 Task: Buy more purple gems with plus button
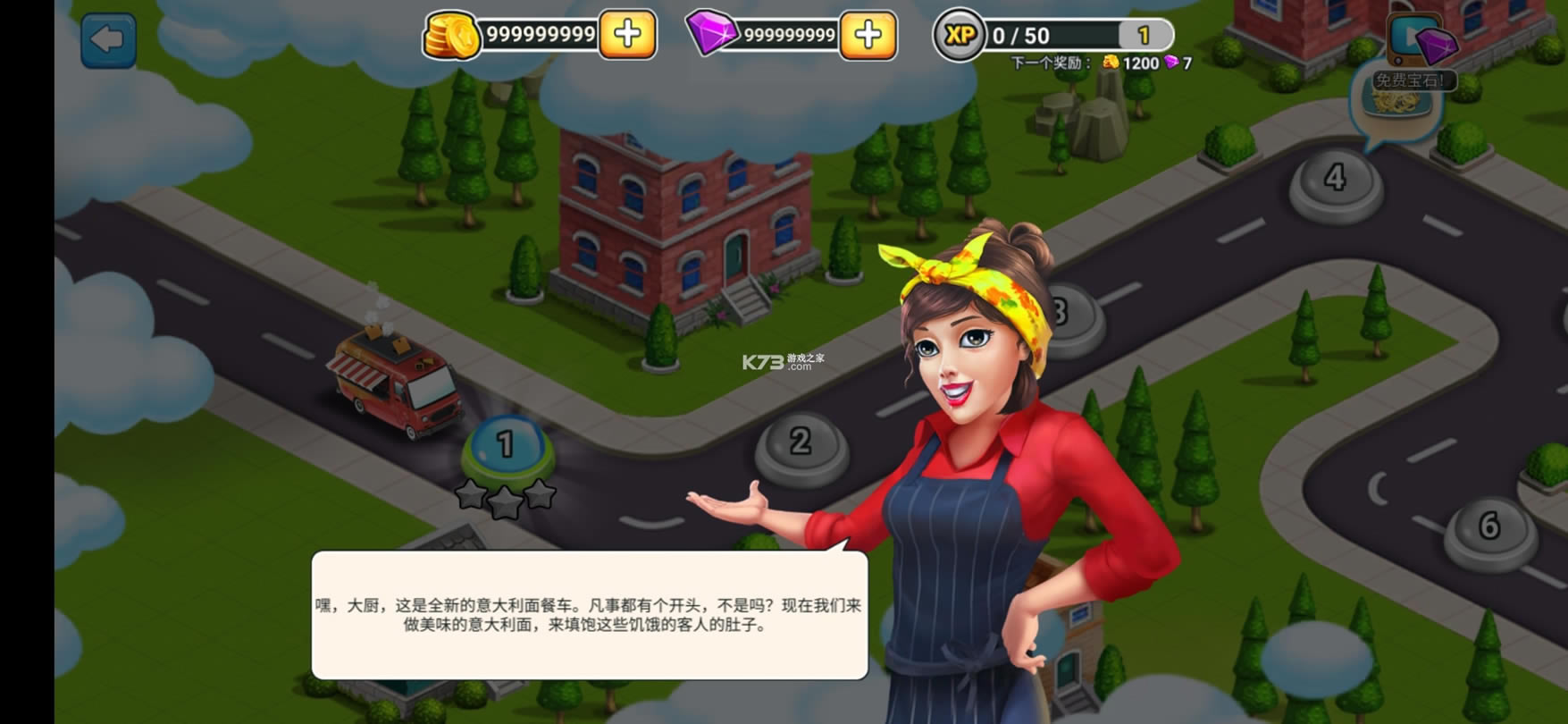(868, 35)
